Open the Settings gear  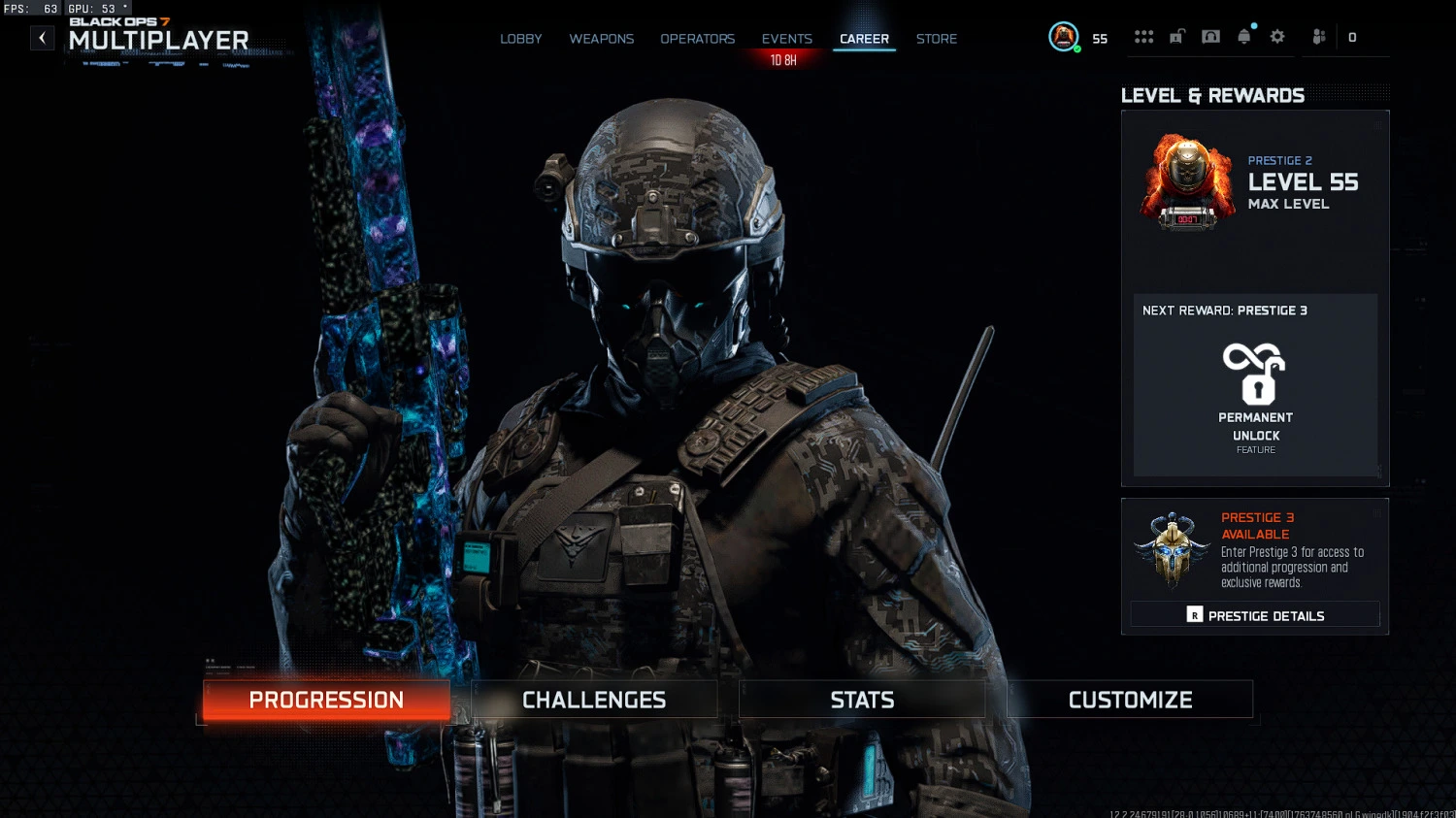pyautogui.click(x=1276, y=36)
